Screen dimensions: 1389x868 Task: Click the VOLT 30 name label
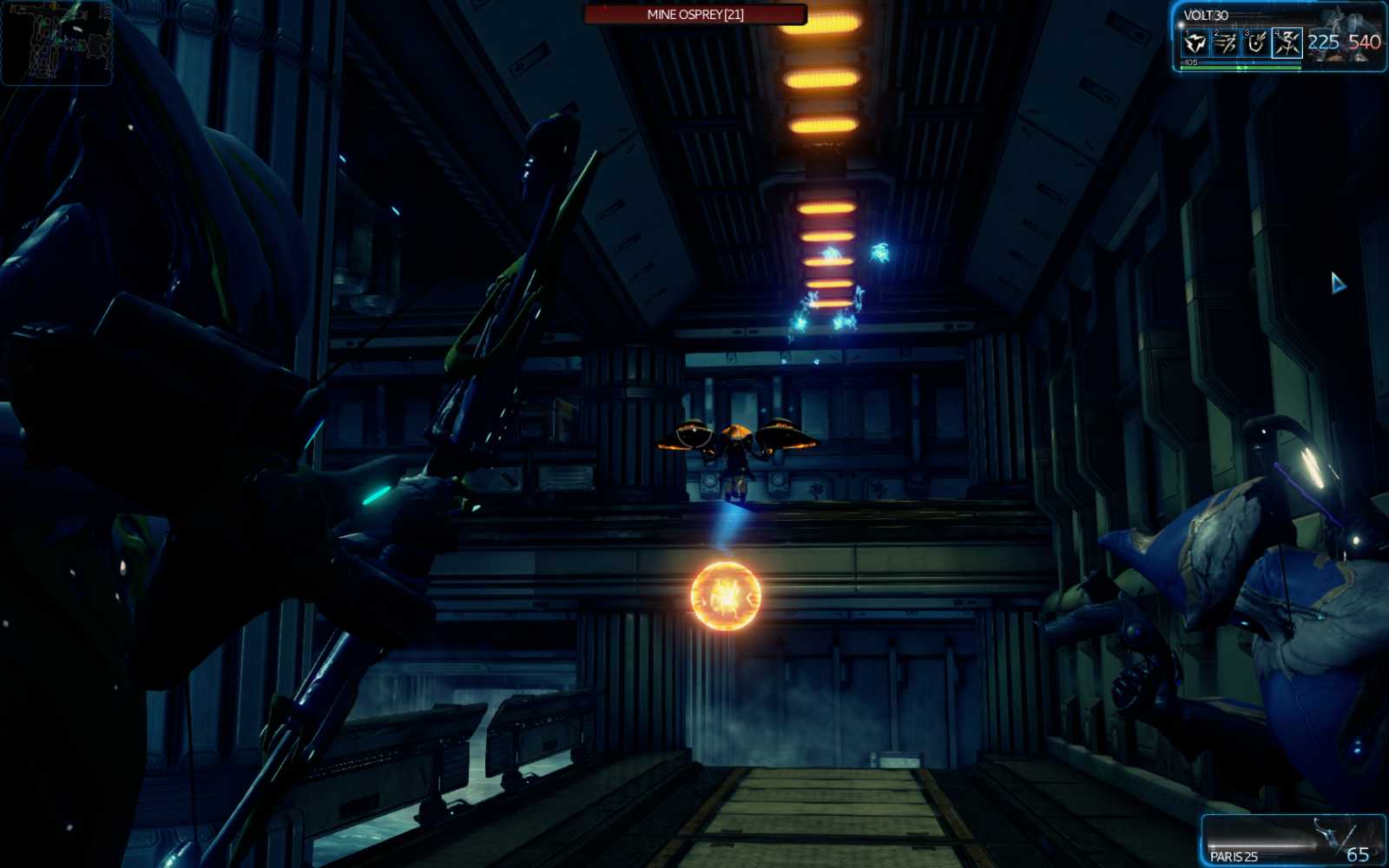click(1206, 15)
